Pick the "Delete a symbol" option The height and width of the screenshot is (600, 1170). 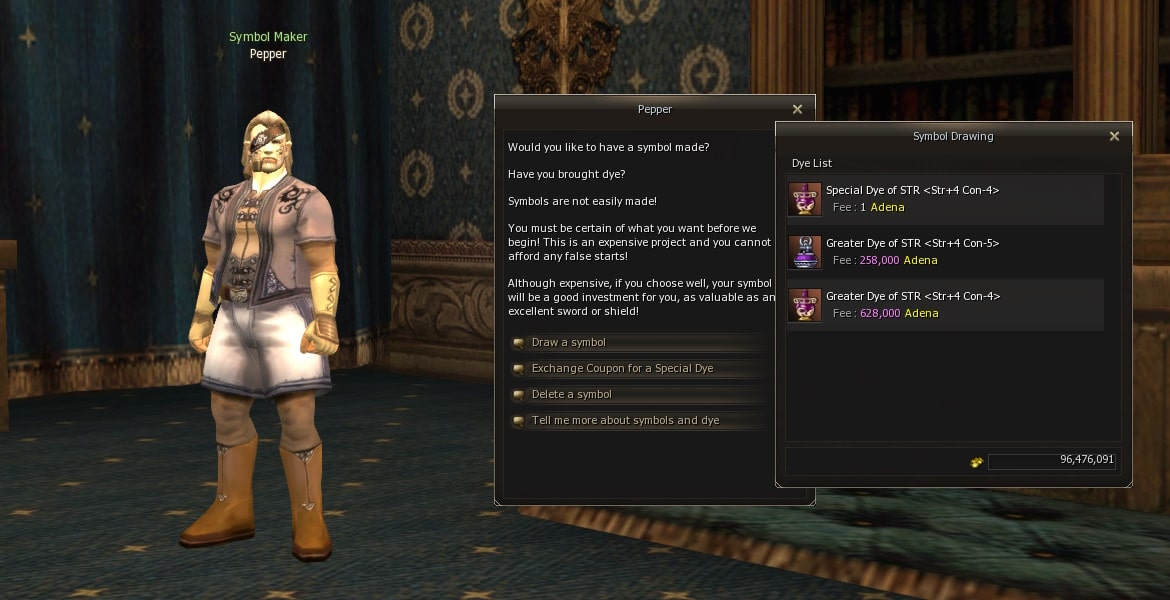571,395
